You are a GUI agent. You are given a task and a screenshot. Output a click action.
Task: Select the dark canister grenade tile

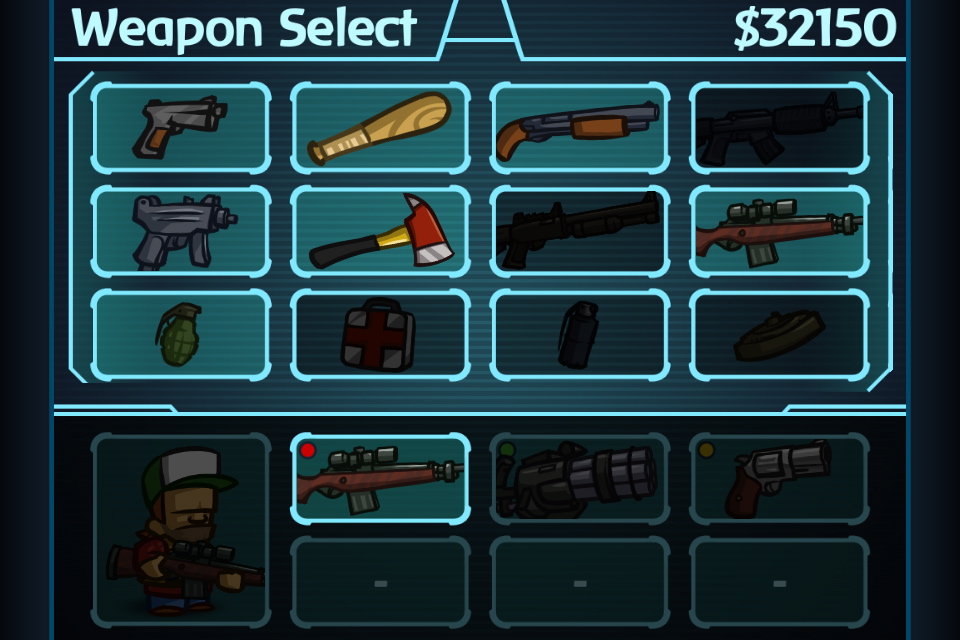[580, 335]
